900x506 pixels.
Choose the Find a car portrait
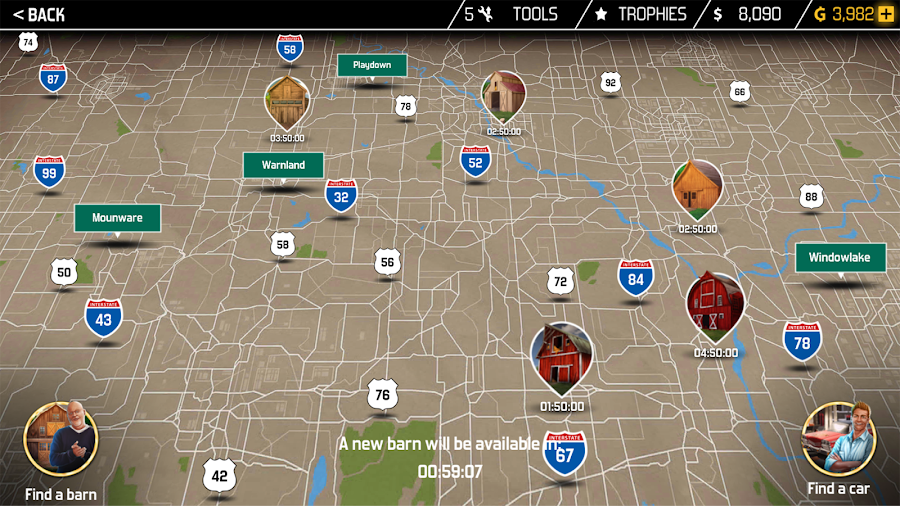(x=839, y=440)
